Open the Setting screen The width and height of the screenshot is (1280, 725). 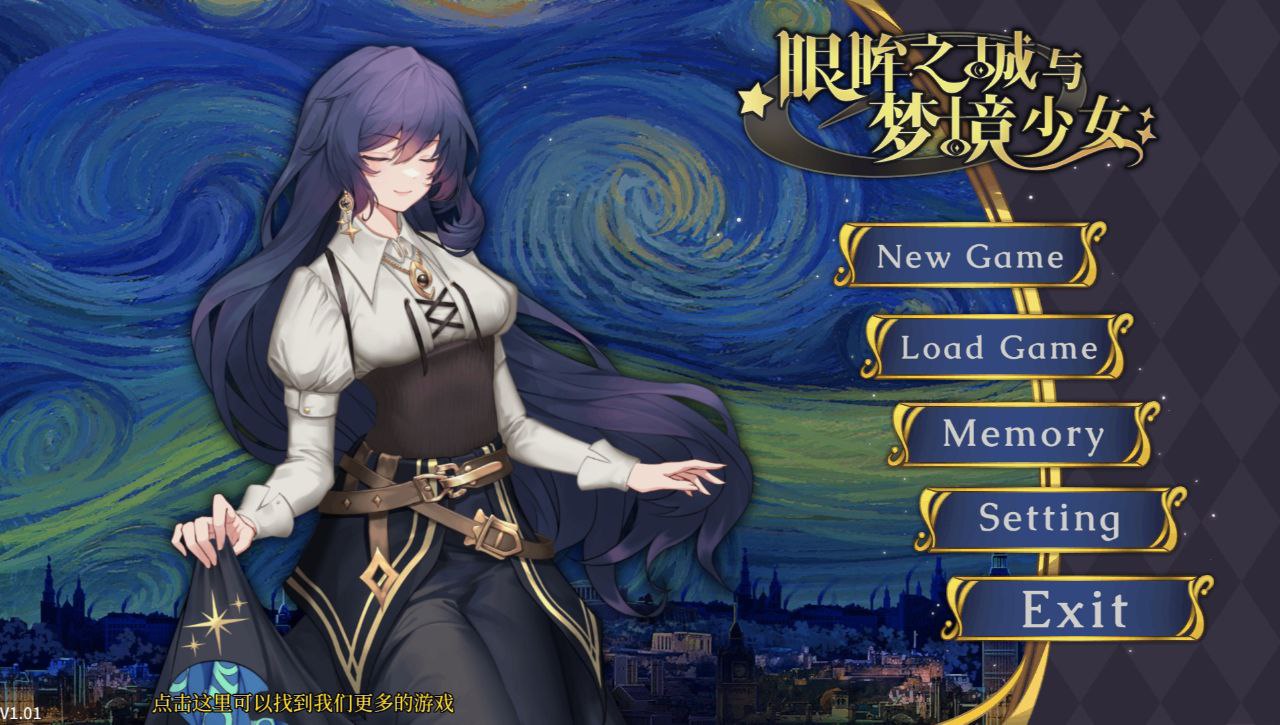point(1048,519)
